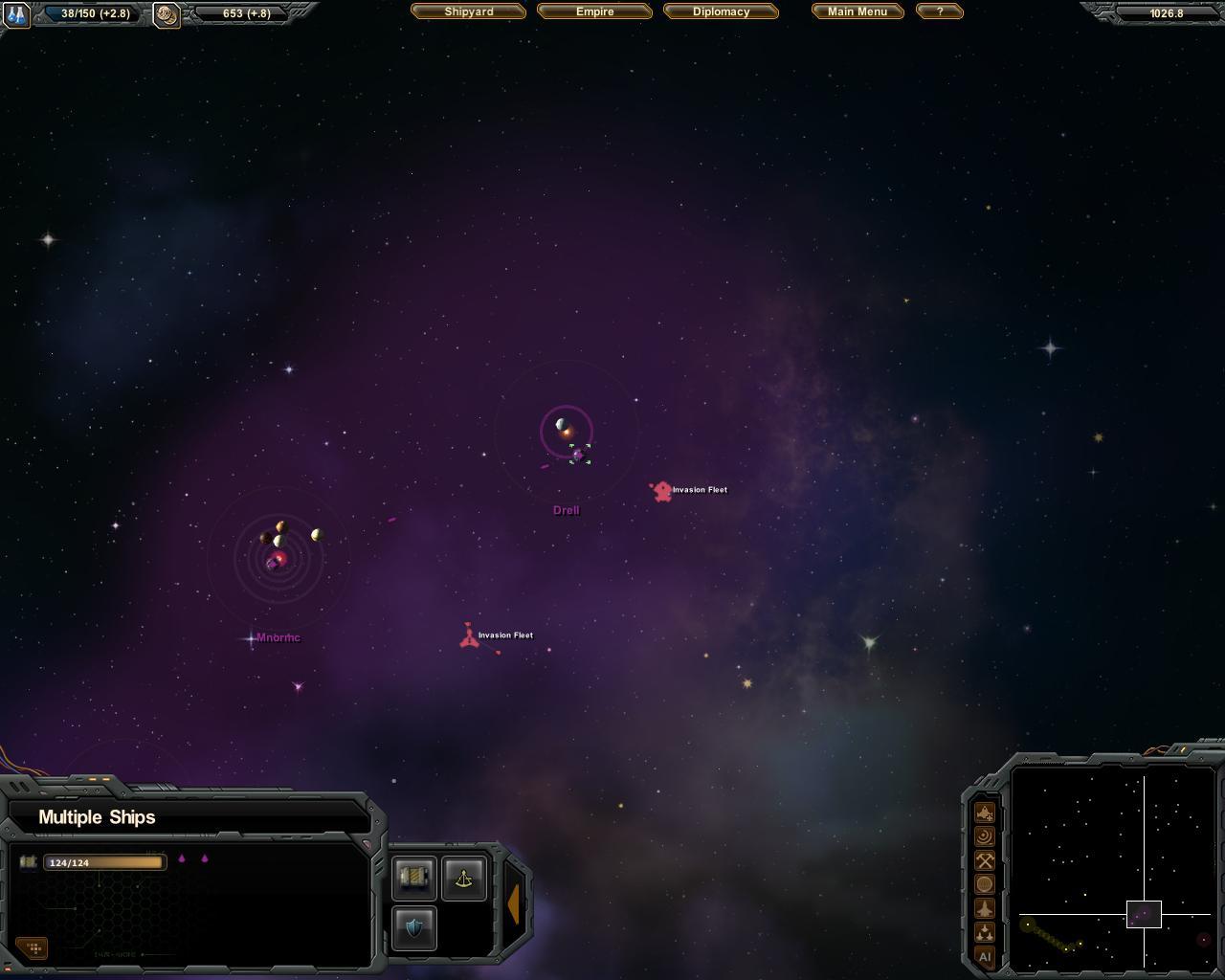Open the Empire overview

click(594, 11)
